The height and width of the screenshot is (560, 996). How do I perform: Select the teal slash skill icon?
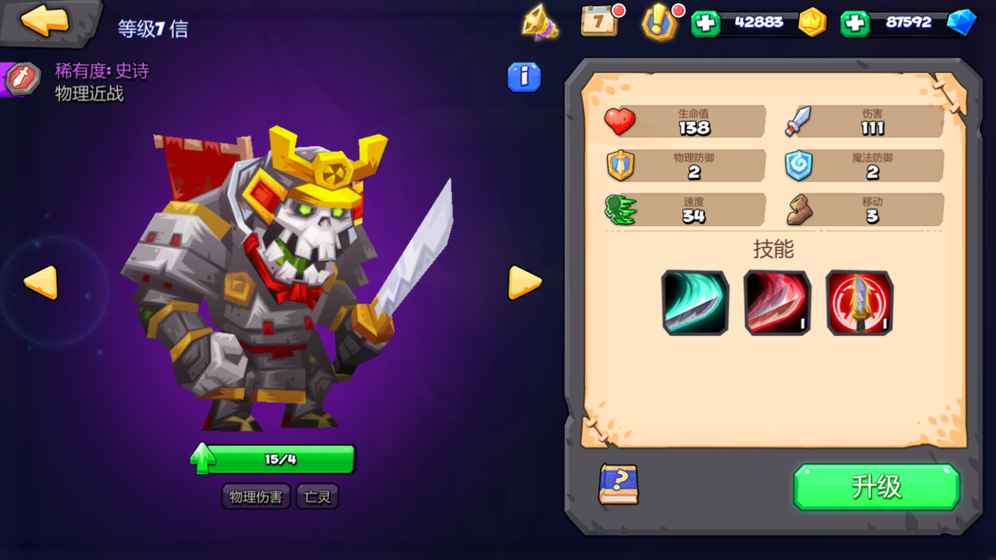(x=694, y=302)
